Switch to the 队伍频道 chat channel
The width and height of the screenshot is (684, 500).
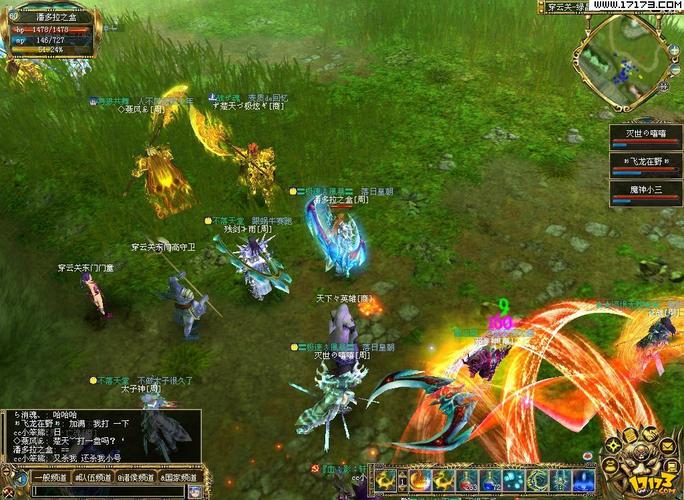click(91, 478)
